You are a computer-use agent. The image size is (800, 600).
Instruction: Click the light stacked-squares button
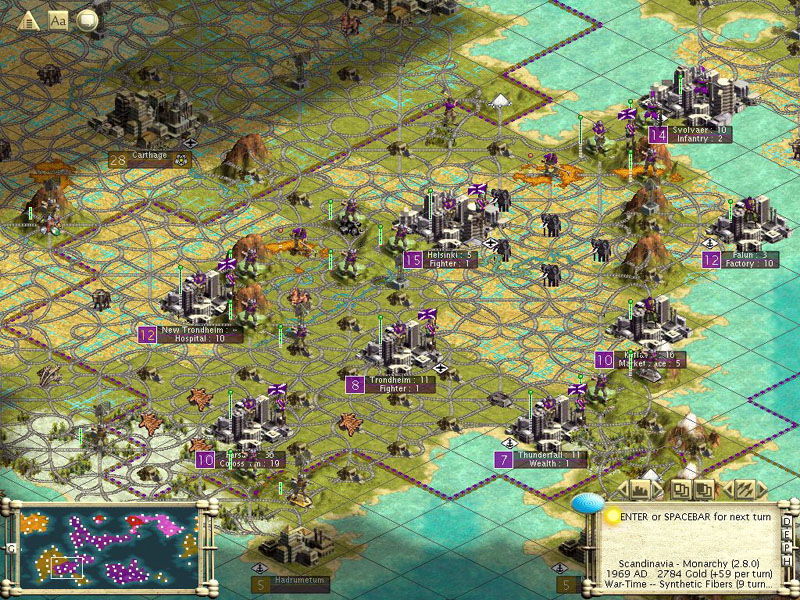[x=680, y=489]
